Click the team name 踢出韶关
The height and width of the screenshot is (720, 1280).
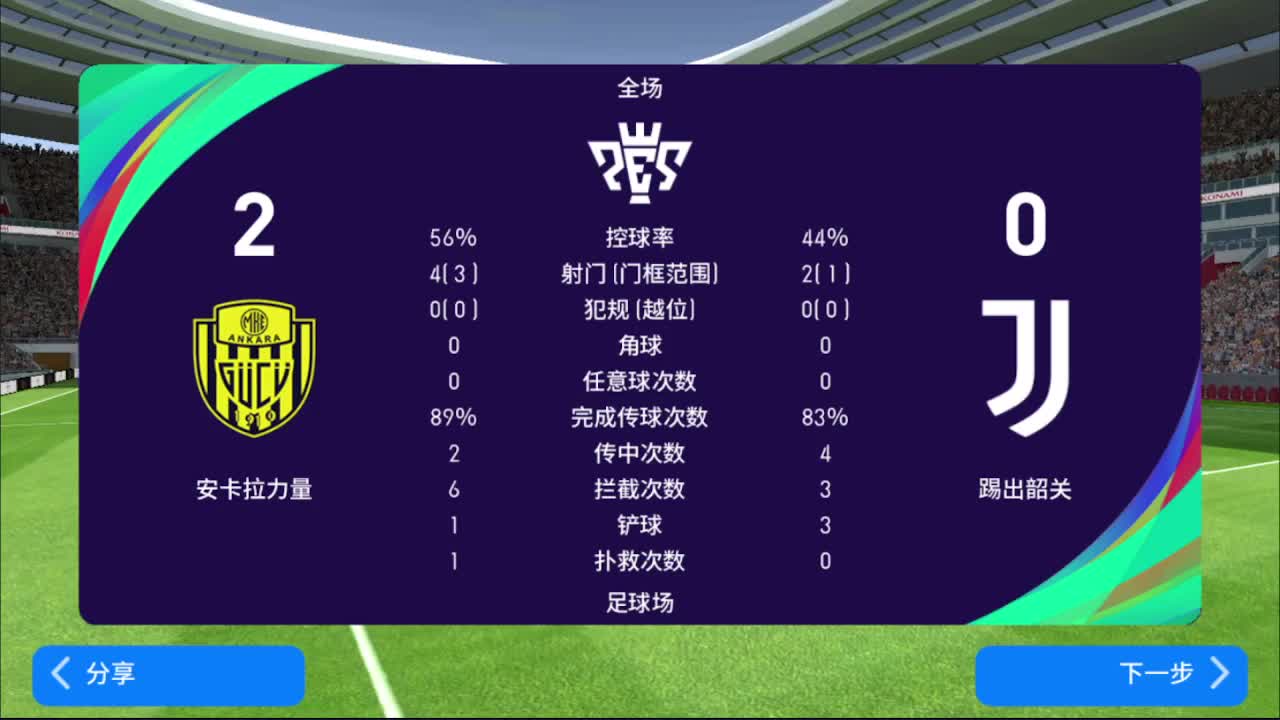[1024, 490]
